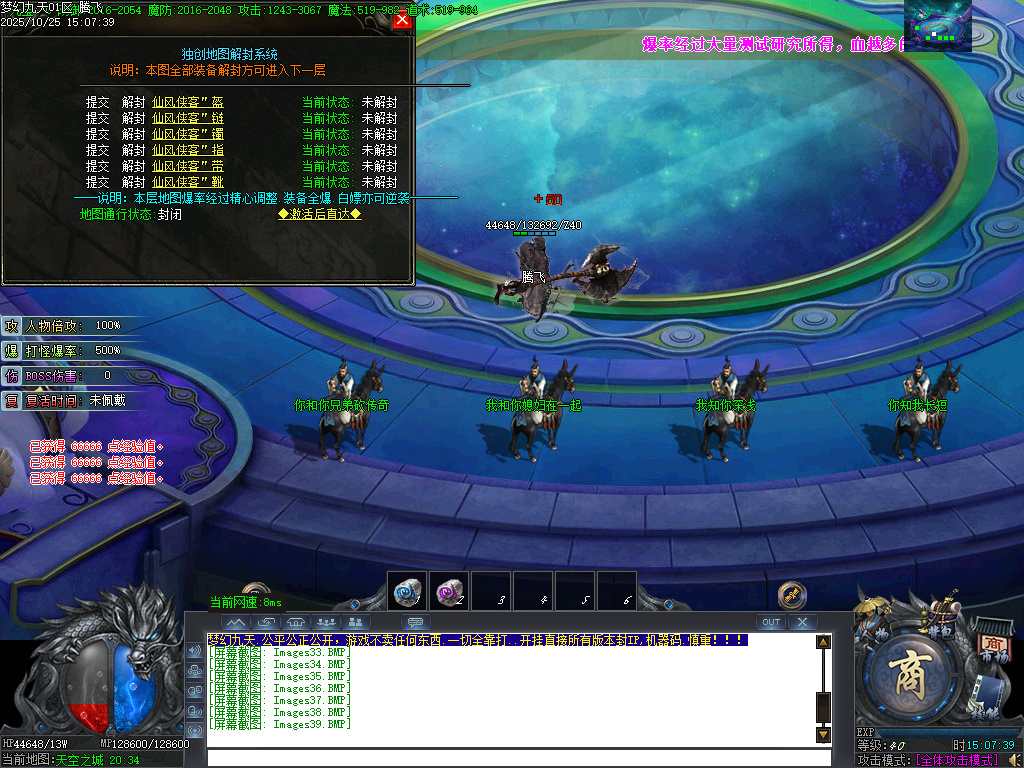Select the 仙风侠客 镯 bracelet unseal link
The height and width of the screenshot is (768, 1024).
pyautogui.click(x=188, y=134)
